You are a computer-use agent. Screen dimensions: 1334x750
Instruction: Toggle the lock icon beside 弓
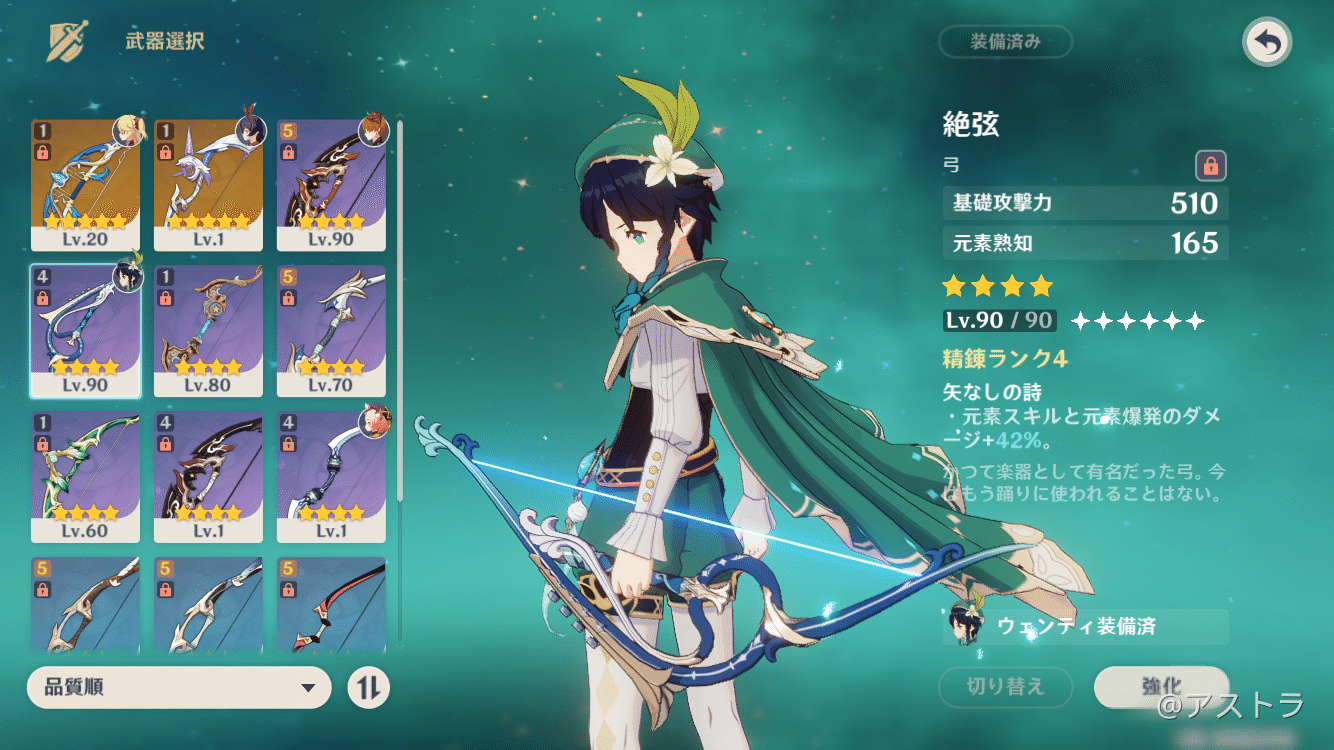coord(1211,165)
